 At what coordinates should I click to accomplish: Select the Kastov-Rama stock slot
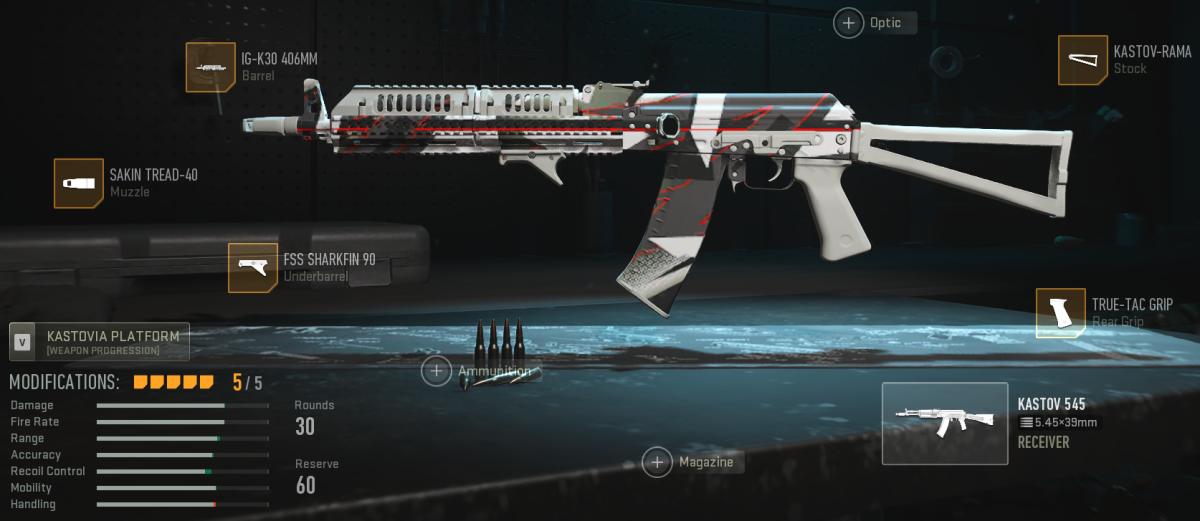coord(1083,60)
